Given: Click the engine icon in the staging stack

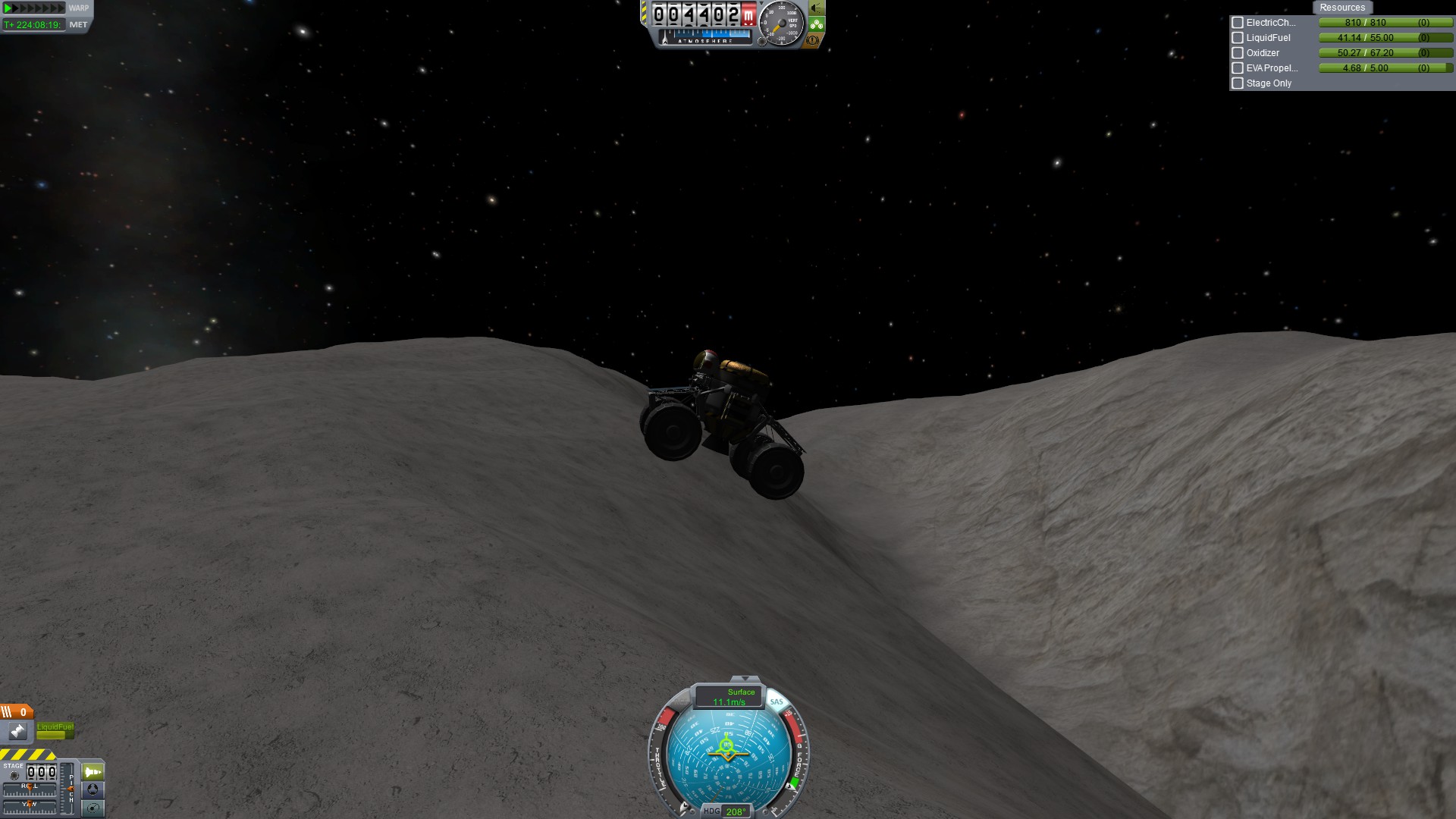Looking at the screenshot, I should [17, 731].
